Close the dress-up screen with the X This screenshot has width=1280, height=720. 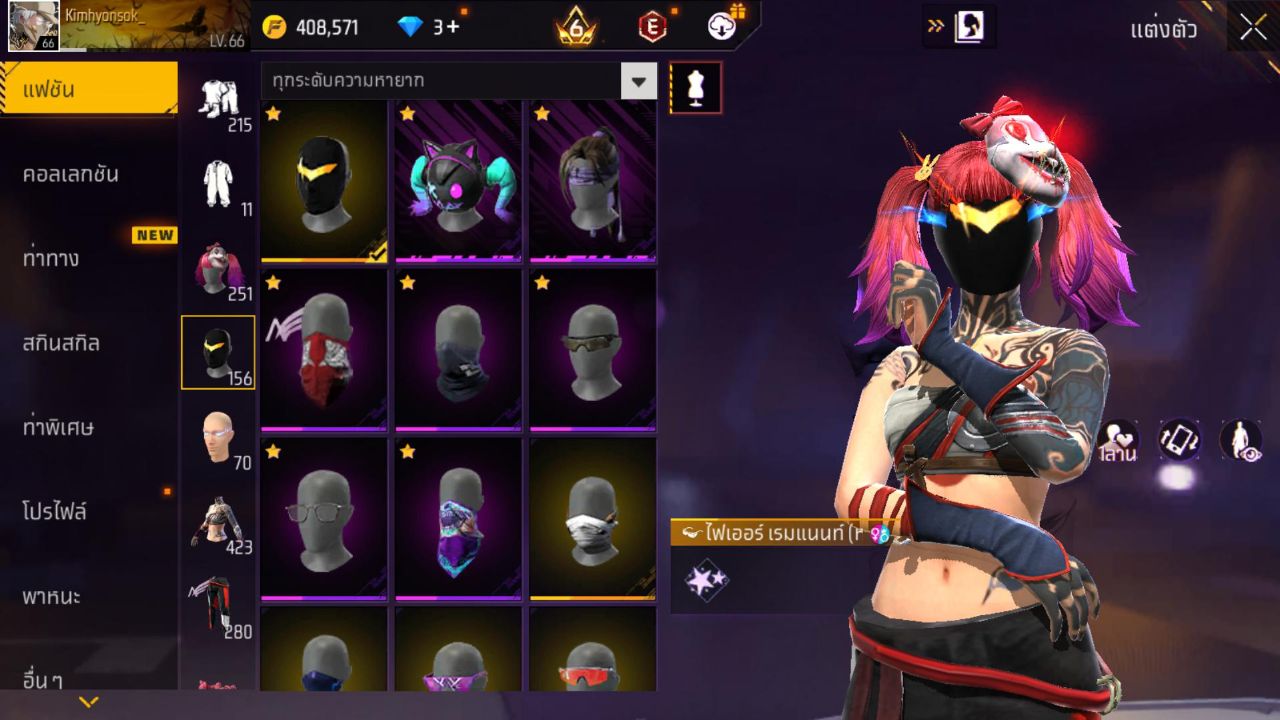pyautogui.click(x=1253, y=27)
